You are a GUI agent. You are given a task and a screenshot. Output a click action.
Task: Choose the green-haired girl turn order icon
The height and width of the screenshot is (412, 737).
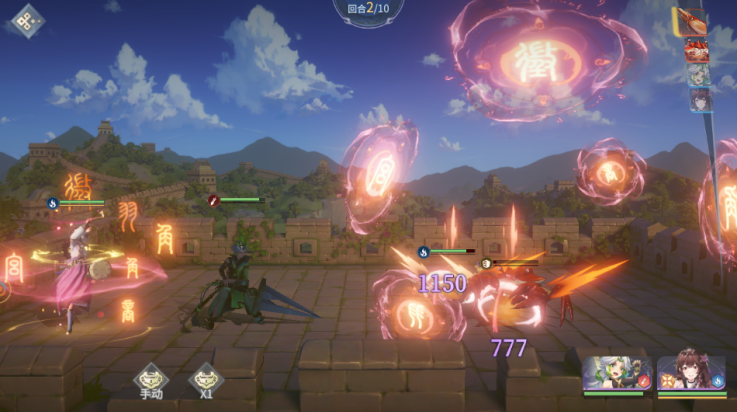click(x=698, y=75)
